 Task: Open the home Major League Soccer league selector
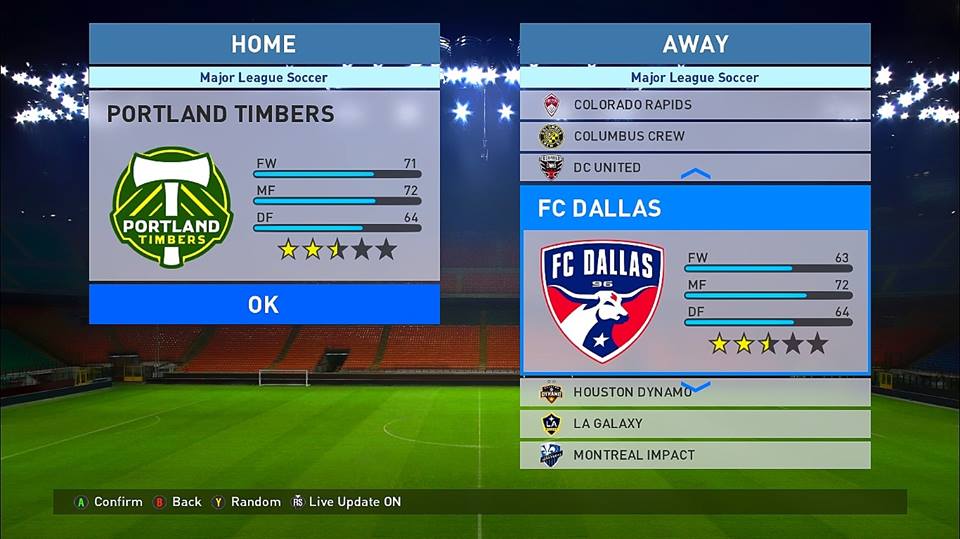(x=264, y=77)
